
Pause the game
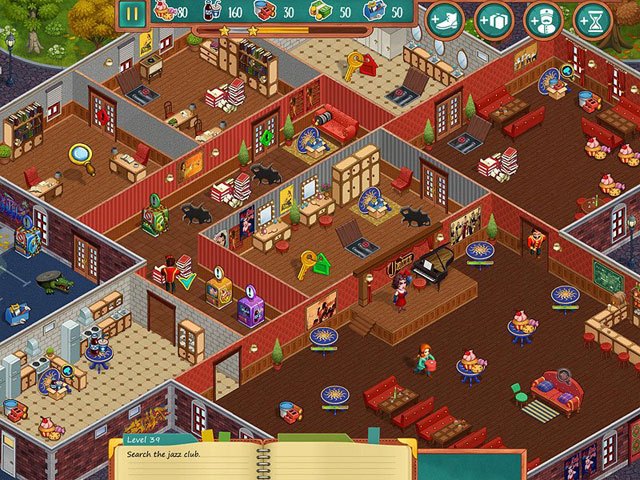[x=132, y=14]
